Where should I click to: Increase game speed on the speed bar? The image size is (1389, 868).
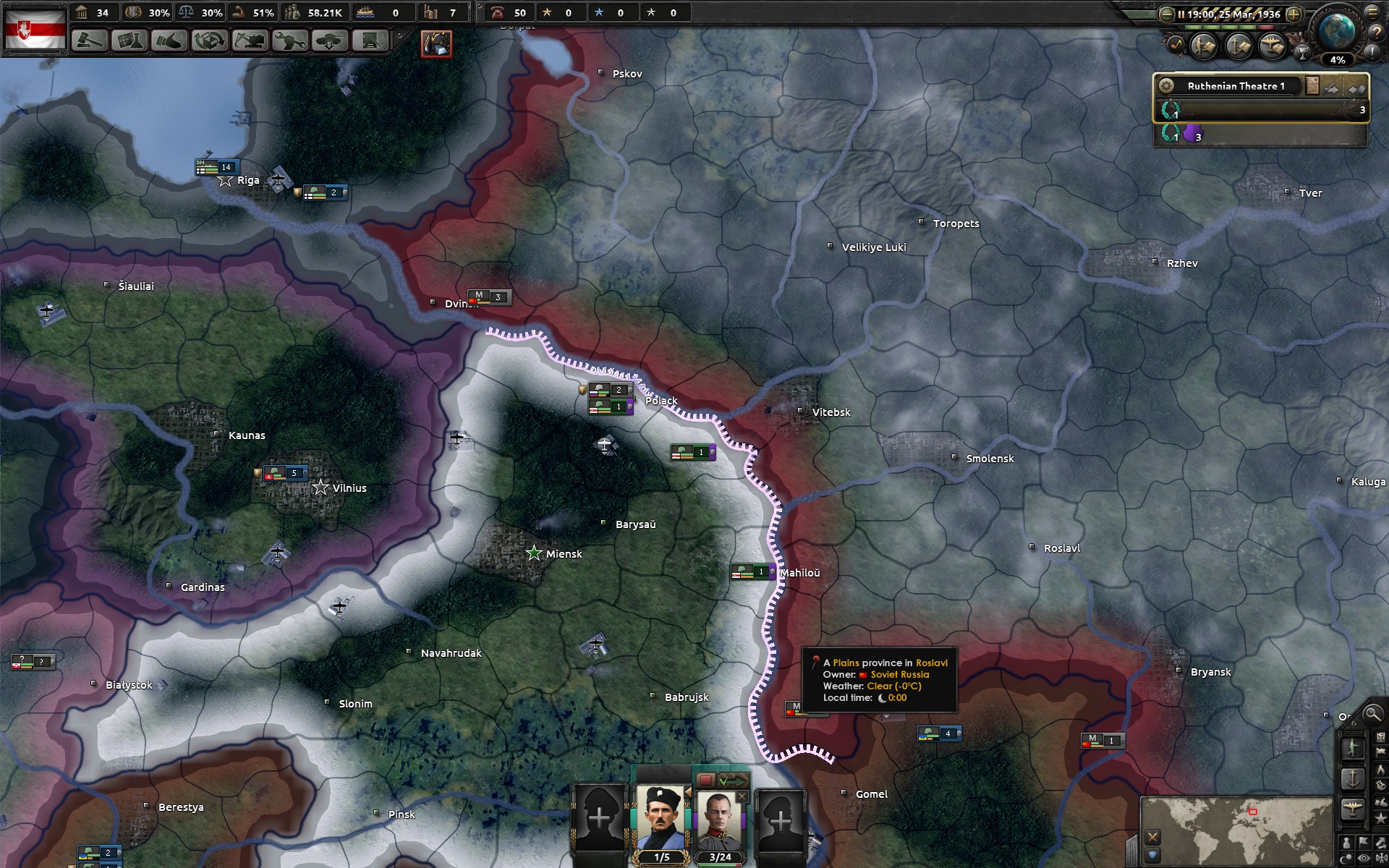coord(1294,14)
